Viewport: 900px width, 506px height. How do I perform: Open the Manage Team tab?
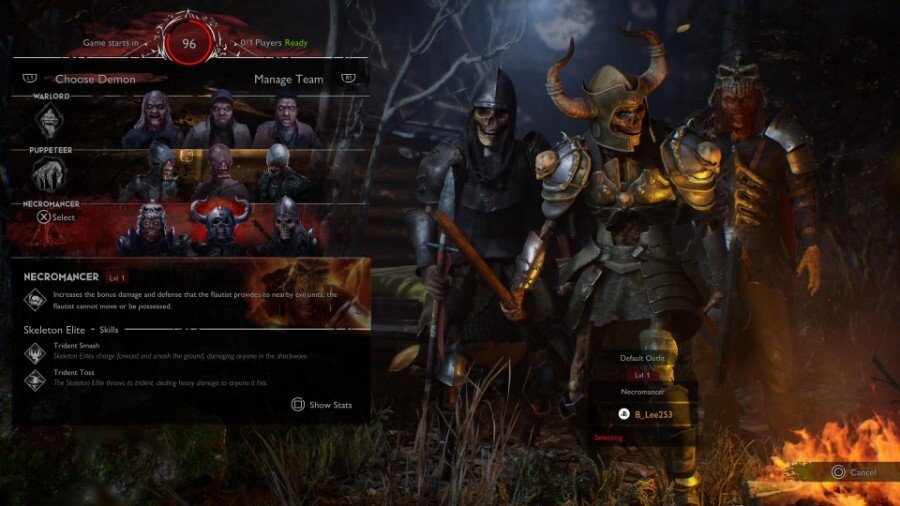pyautogui.click(x=286, y=79)
